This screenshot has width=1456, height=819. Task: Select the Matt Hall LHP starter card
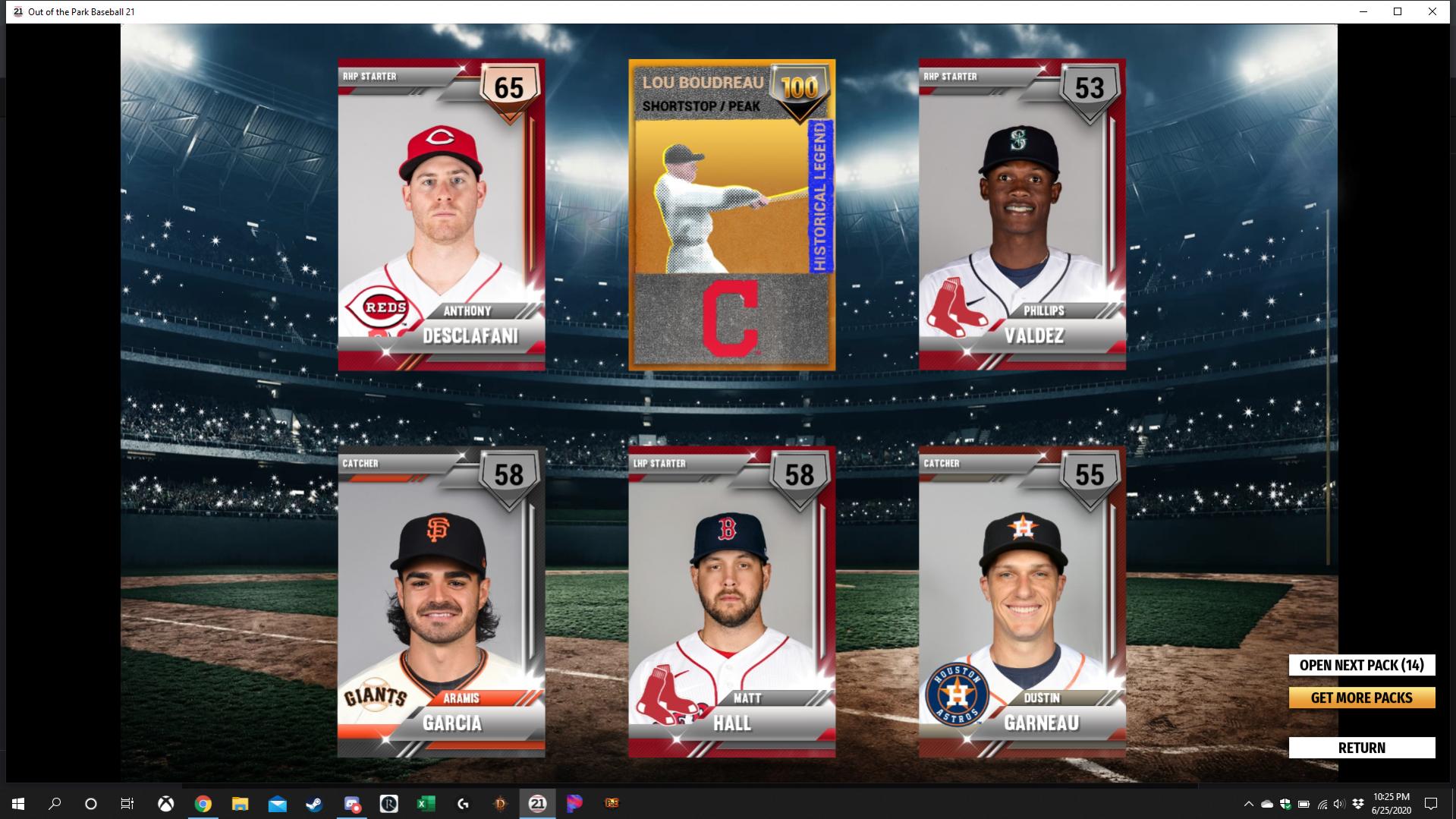point(731,602)
